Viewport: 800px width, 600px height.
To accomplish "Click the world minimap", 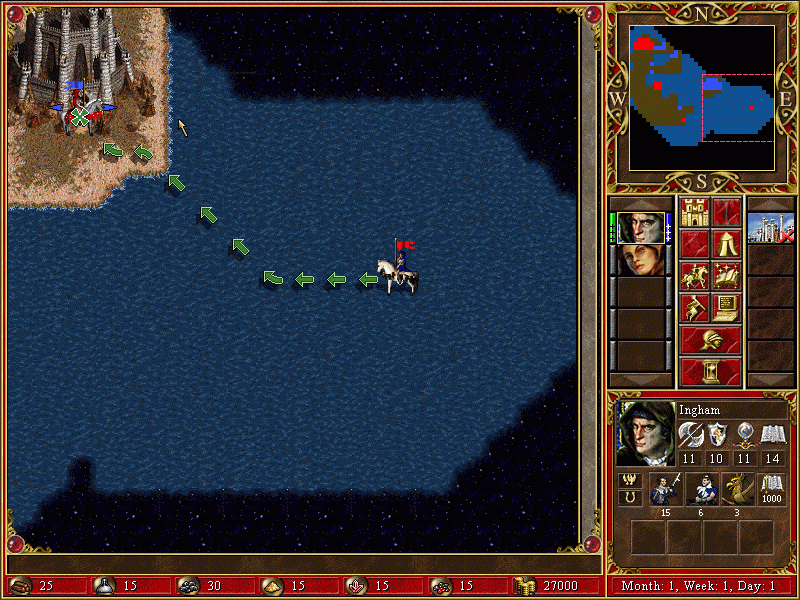I will click(702, 97).
